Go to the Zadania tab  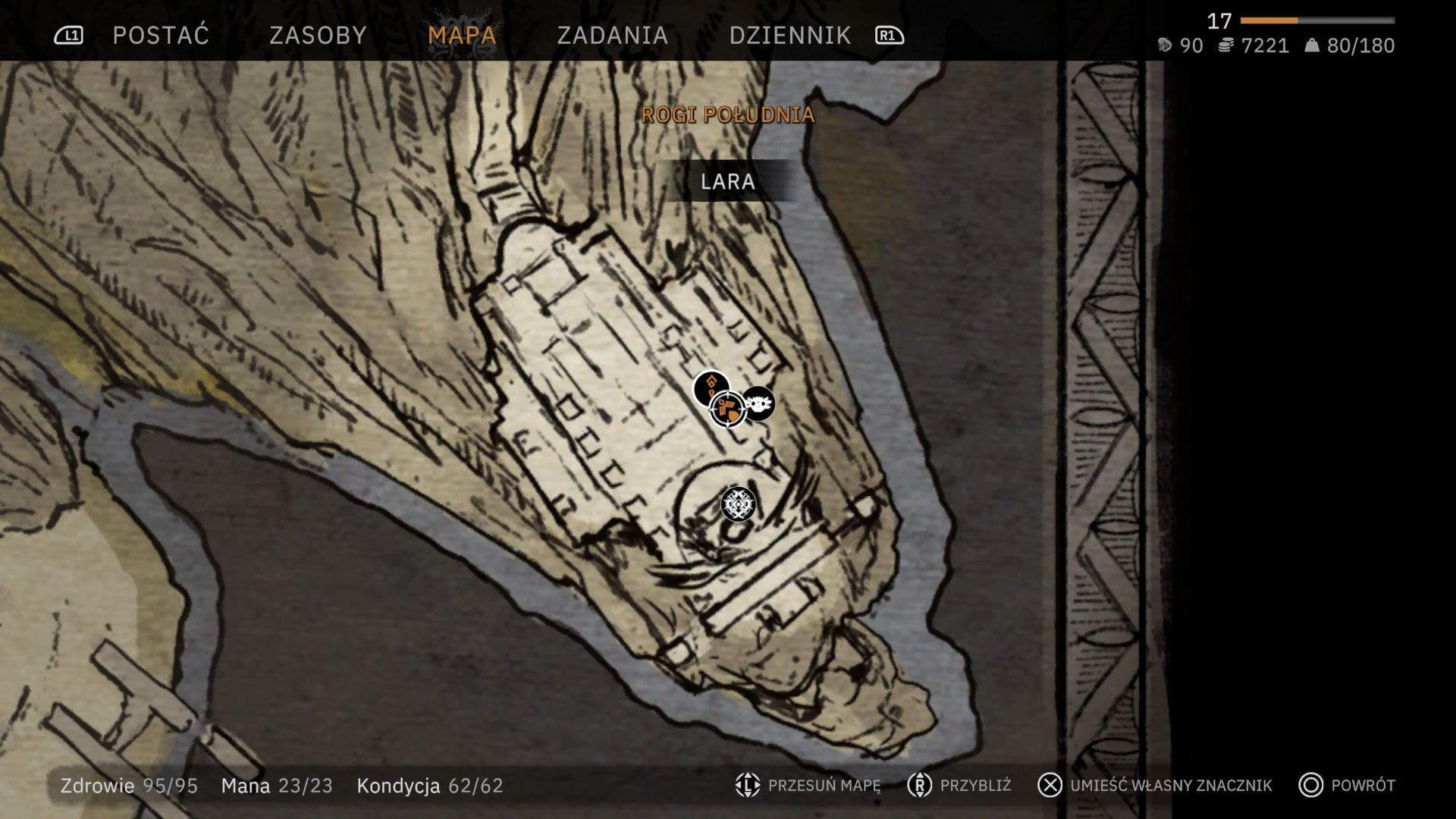612,35
